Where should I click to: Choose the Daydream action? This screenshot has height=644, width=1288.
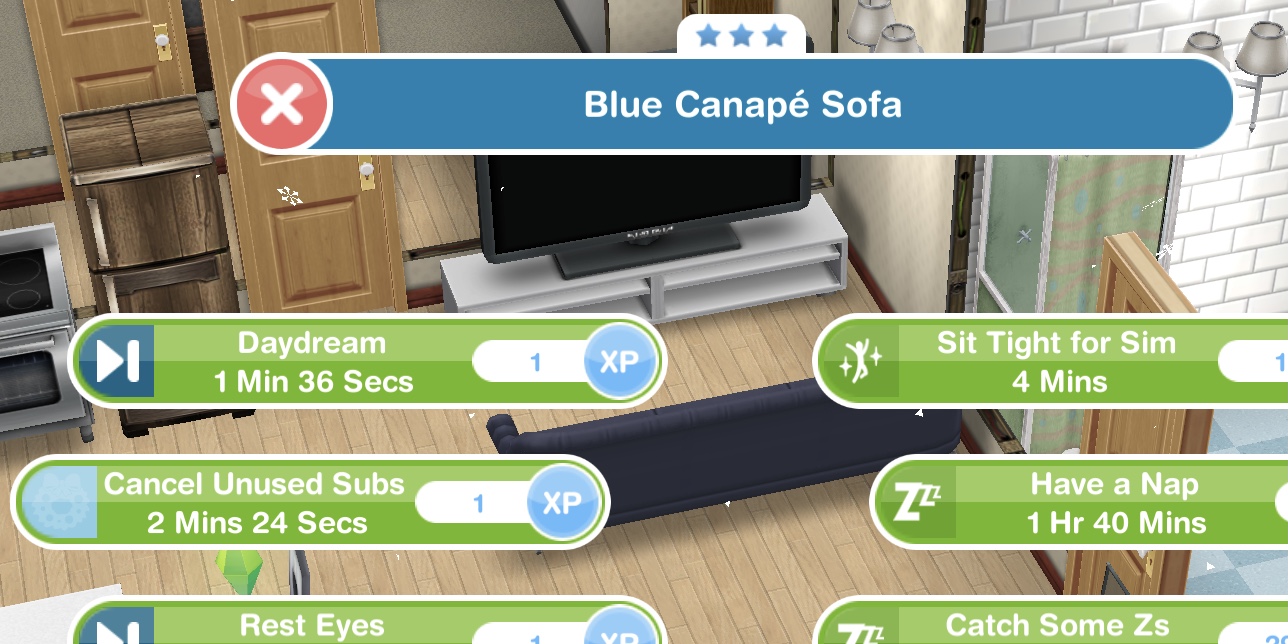coord(312,362)
